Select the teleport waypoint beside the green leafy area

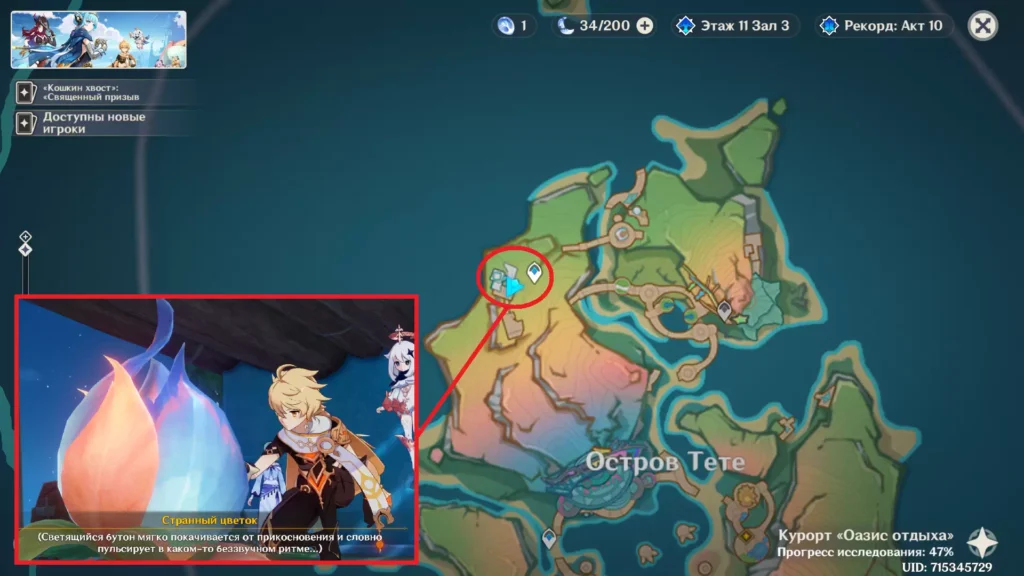click(724, 311)
